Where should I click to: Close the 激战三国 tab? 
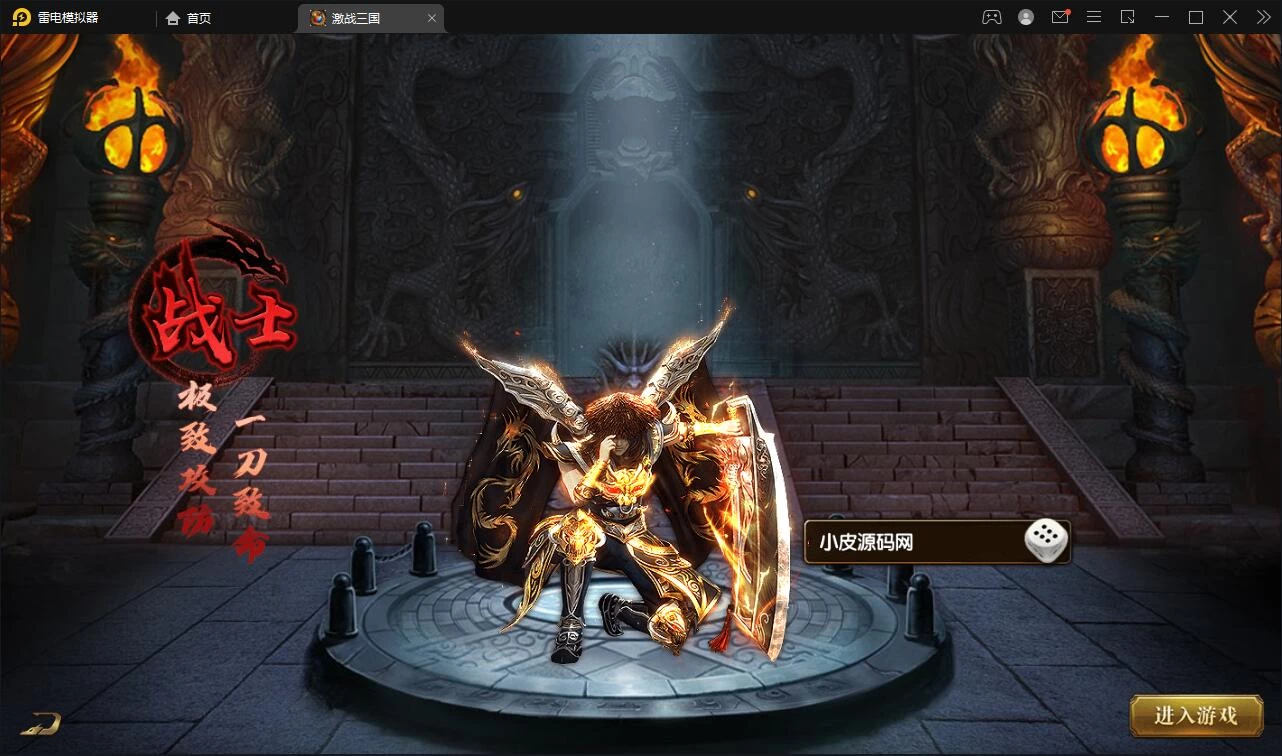(x=432, y=18)
